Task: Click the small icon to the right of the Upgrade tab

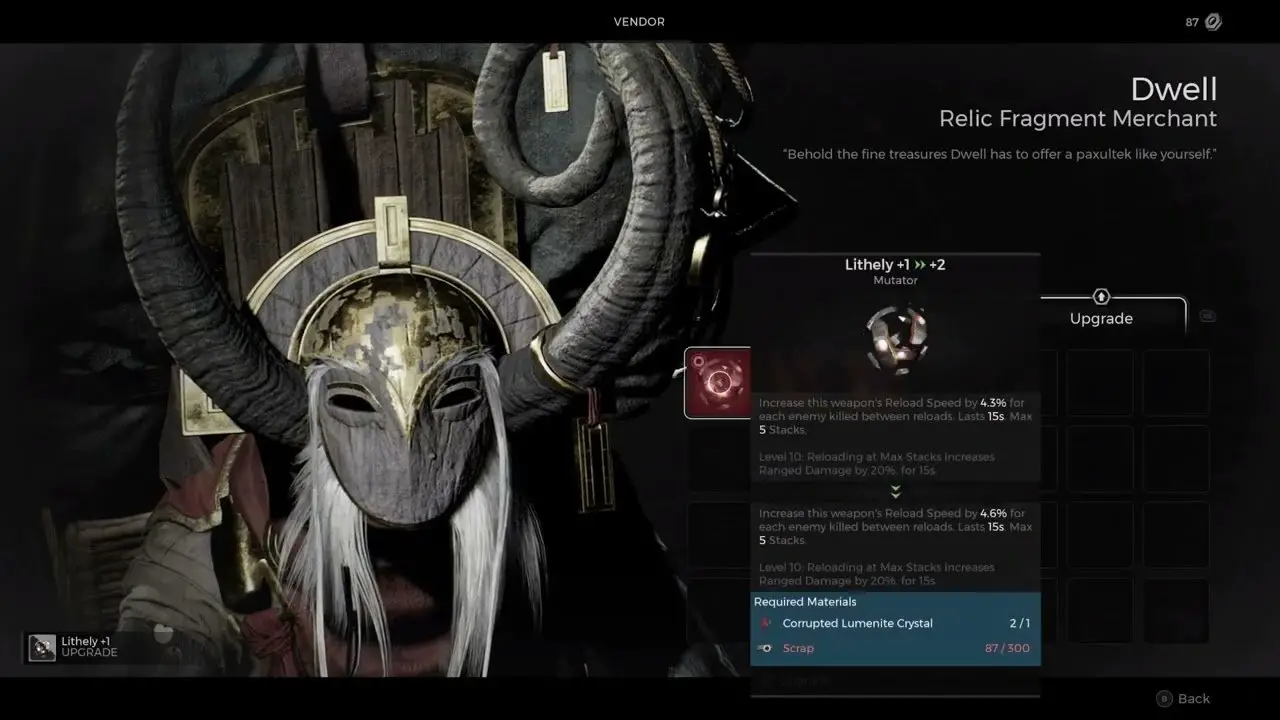Action: pyautogui.click(x=1208, y=314)
